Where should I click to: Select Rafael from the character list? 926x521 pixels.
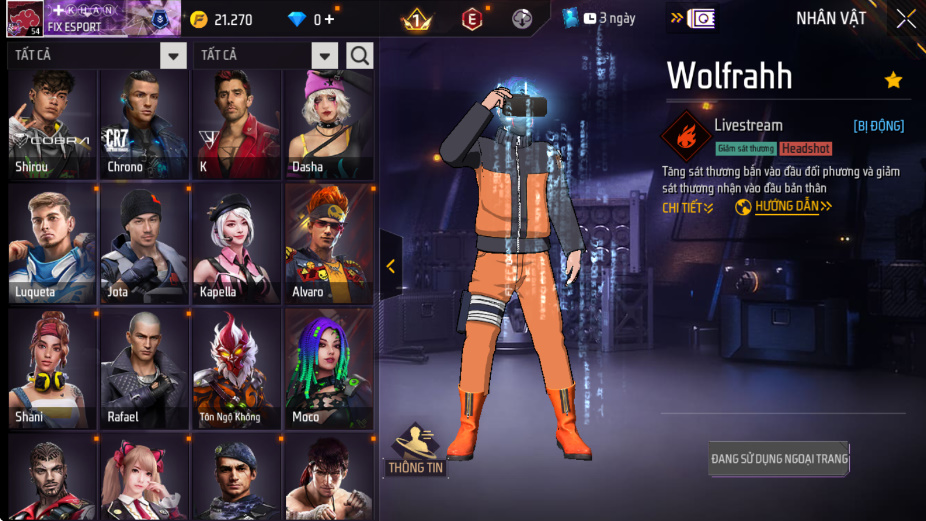[x=144, y=368]
